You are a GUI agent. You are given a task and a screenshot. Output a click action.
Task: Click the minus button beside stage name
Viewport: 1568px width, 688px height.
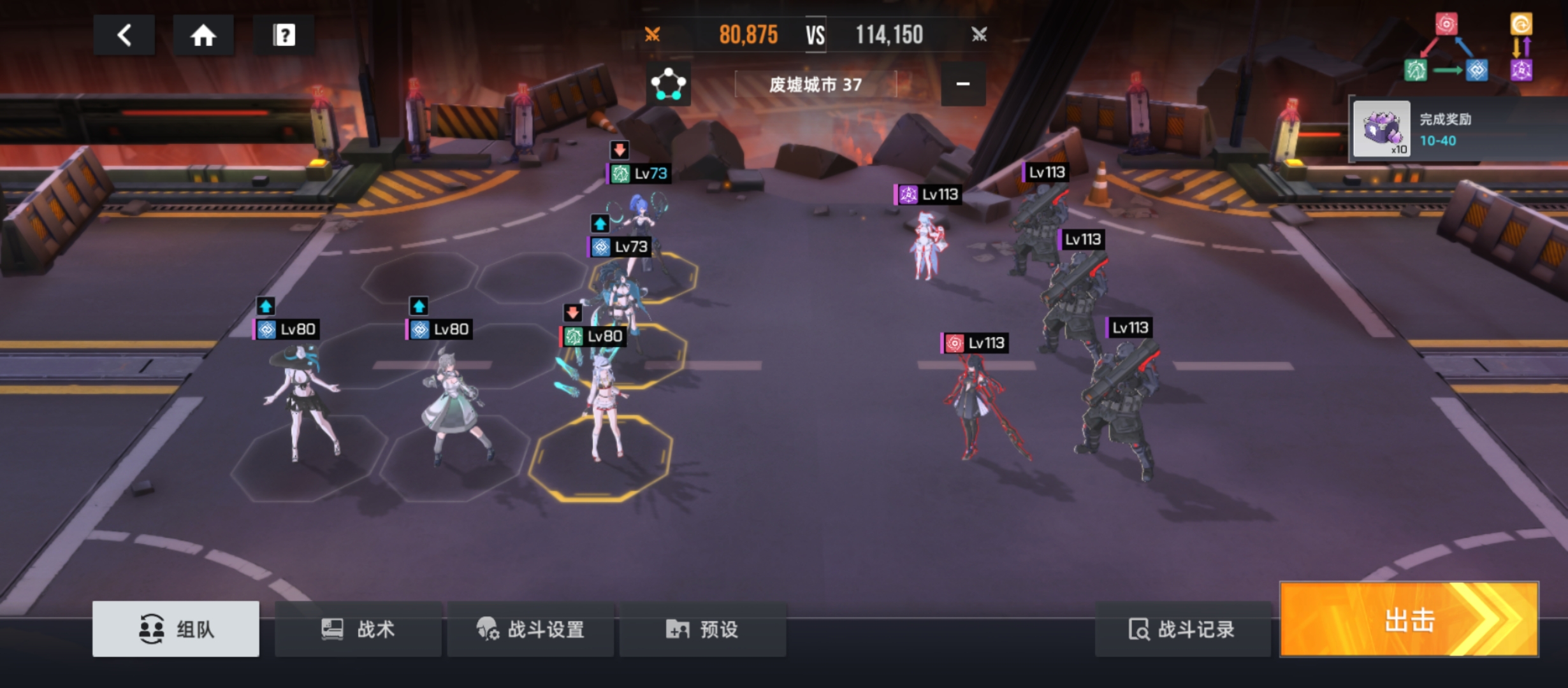962,84
